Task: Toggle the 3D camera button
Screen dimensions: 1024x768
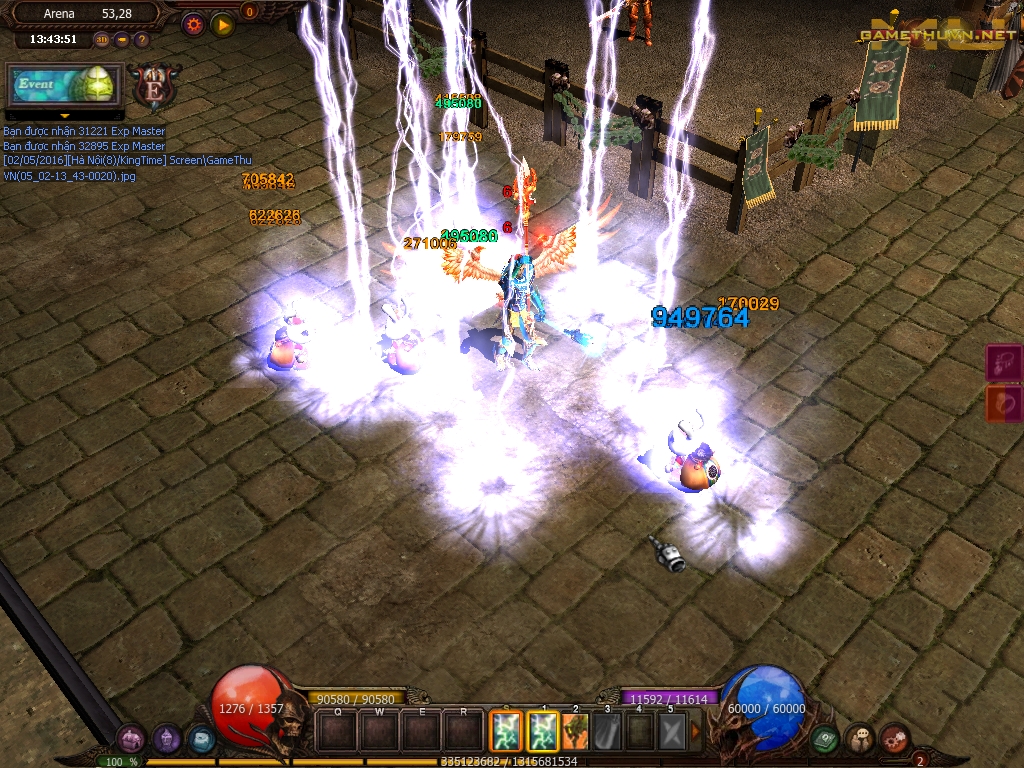Action: click(102, 40)
